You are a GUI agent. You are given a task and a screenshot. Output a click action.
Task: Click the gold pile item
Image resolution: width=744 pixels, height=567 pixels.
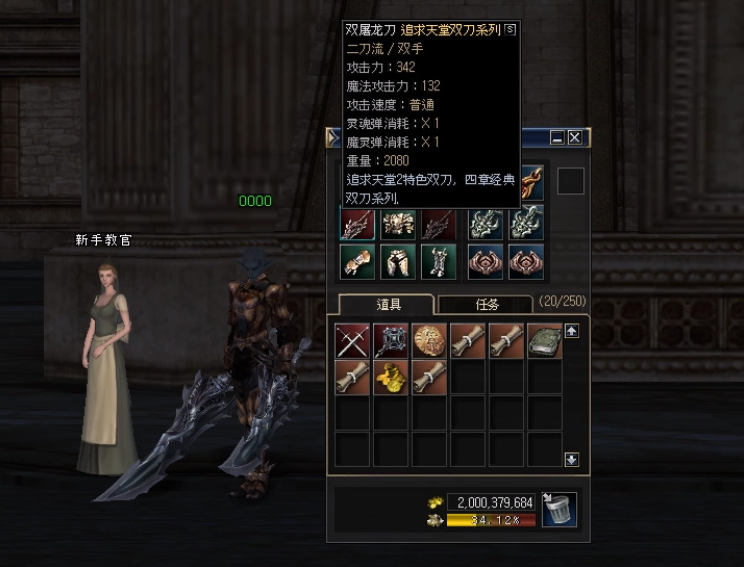coord(391,378)
